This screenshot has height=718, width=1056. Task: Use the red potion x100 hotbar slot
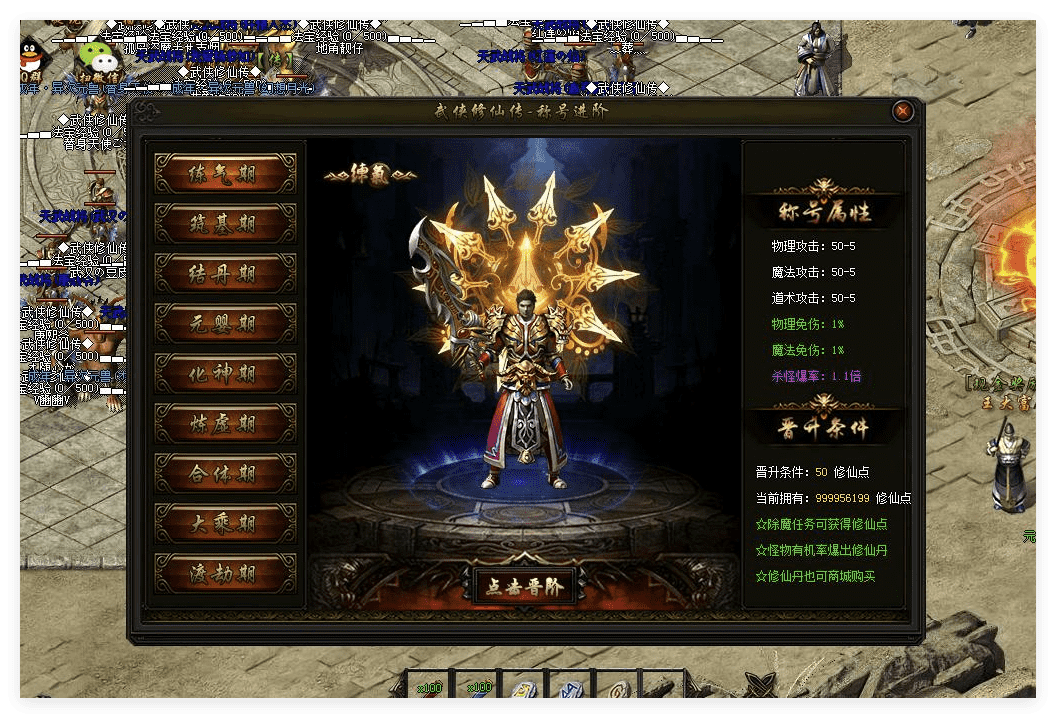[429, 689]
